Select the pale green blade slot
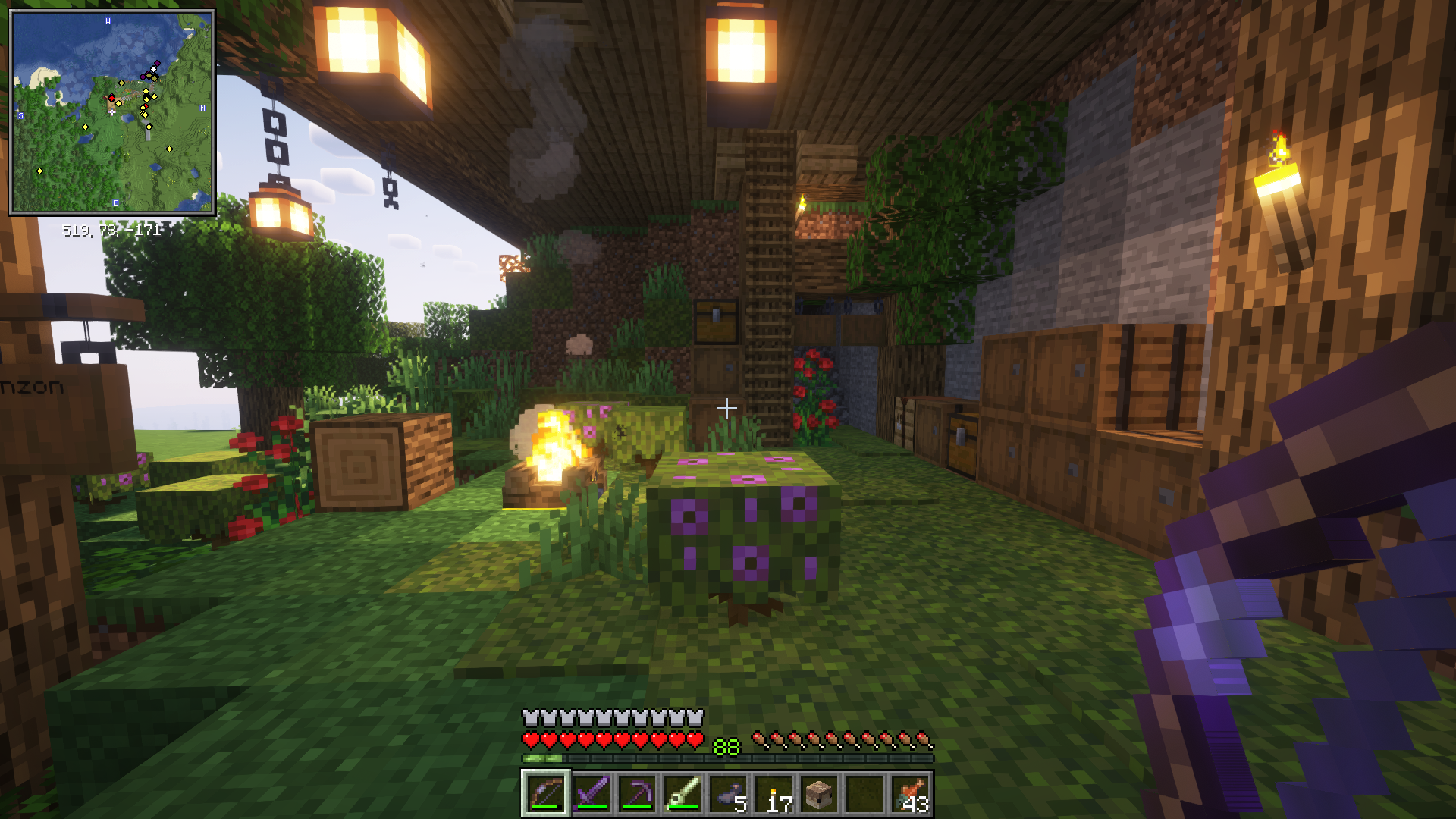The height and width of the screenshot is (819, 1456). [682, 794]
